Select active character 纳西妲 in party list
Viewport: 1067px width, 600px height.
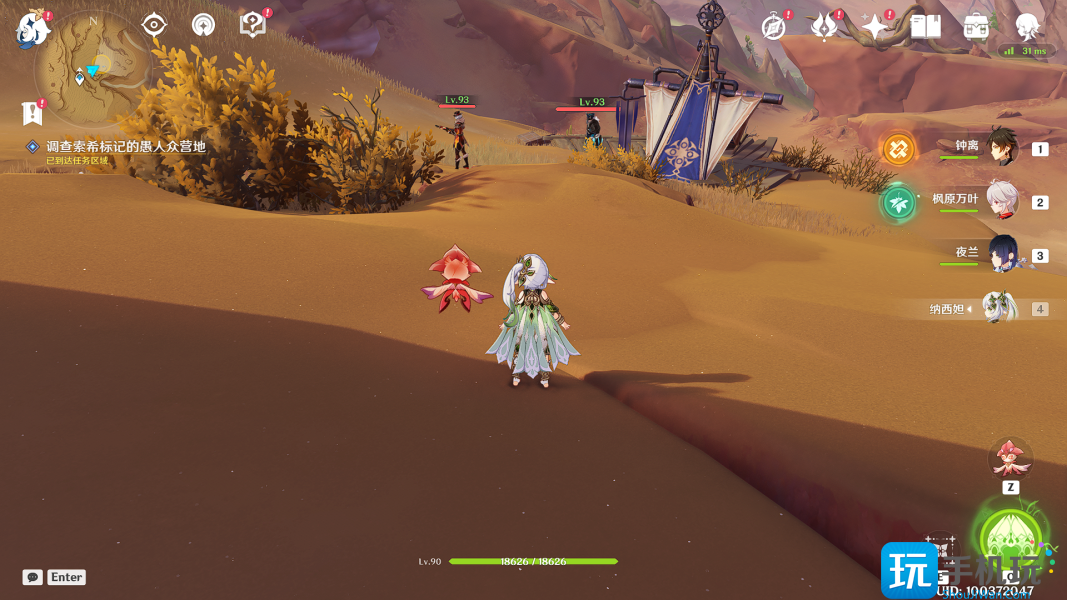998,308
